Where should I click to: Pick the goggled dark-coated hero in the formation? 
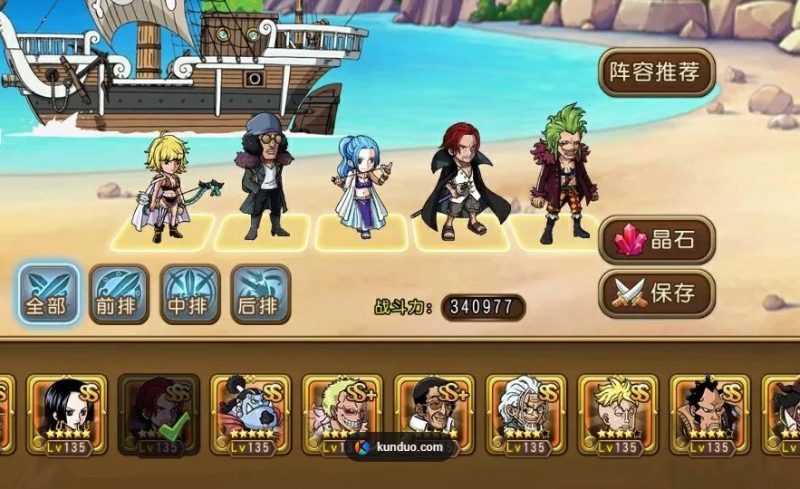tap(261, 178)
